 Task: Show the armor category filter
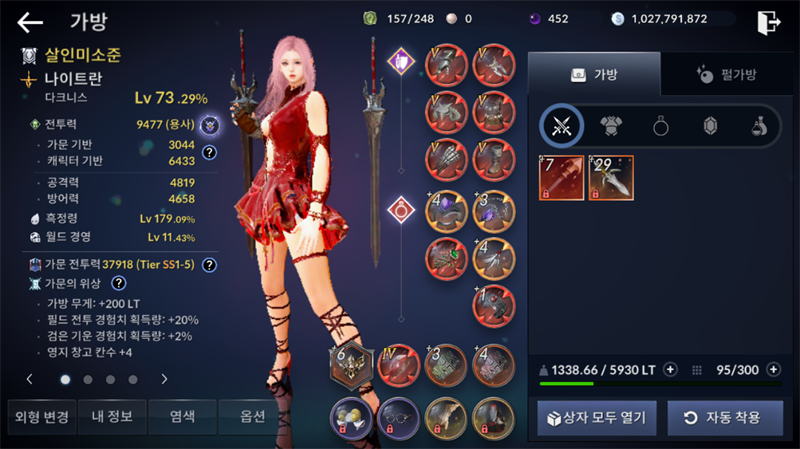pos(611,126)
